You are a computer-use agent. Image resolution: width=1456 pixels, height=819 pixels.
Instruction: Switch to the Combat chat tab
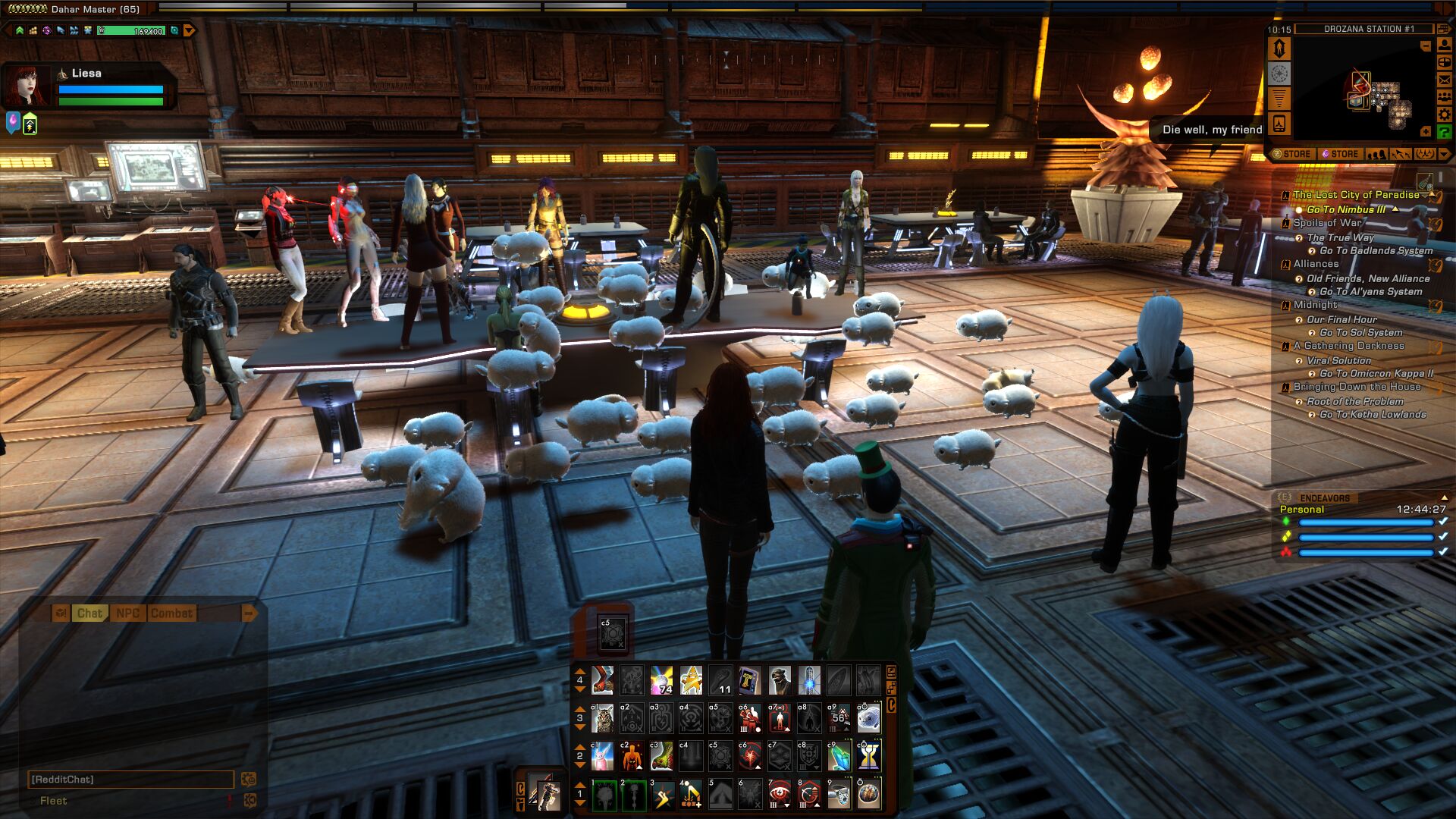click(171, 613)
